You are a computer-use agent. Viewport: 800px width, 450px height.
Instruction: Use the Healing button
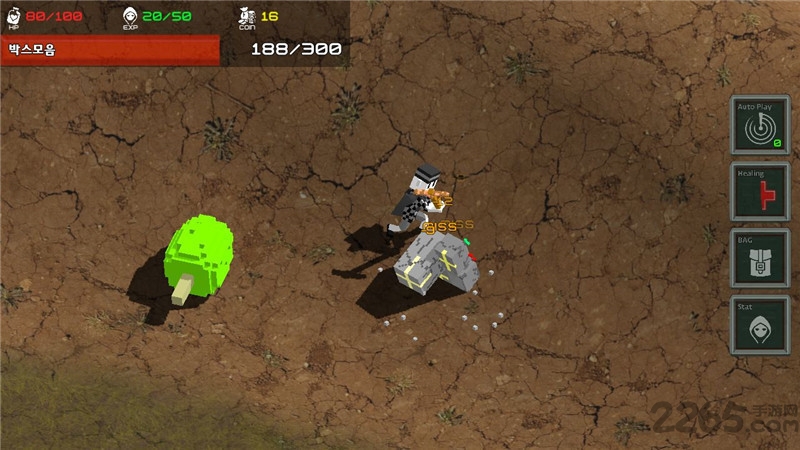point(760,192)
